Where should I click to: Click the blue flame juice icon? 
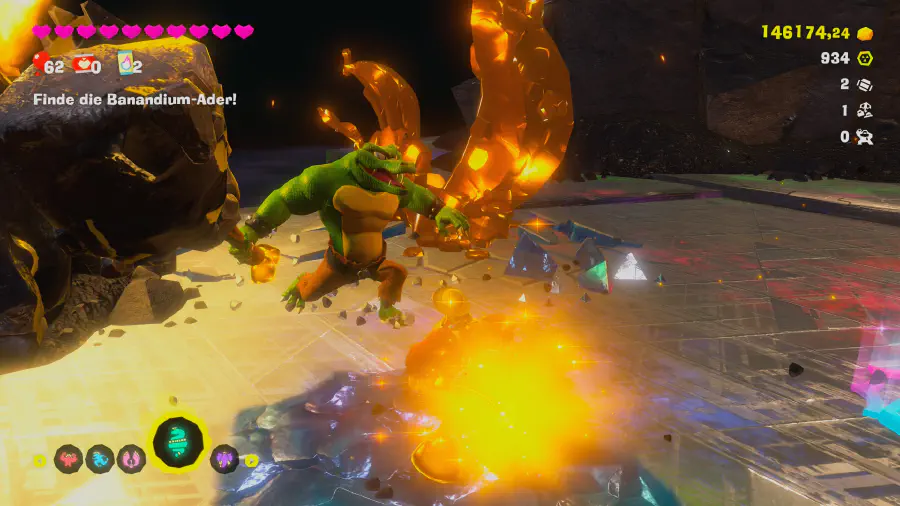(x=126, y=65)
